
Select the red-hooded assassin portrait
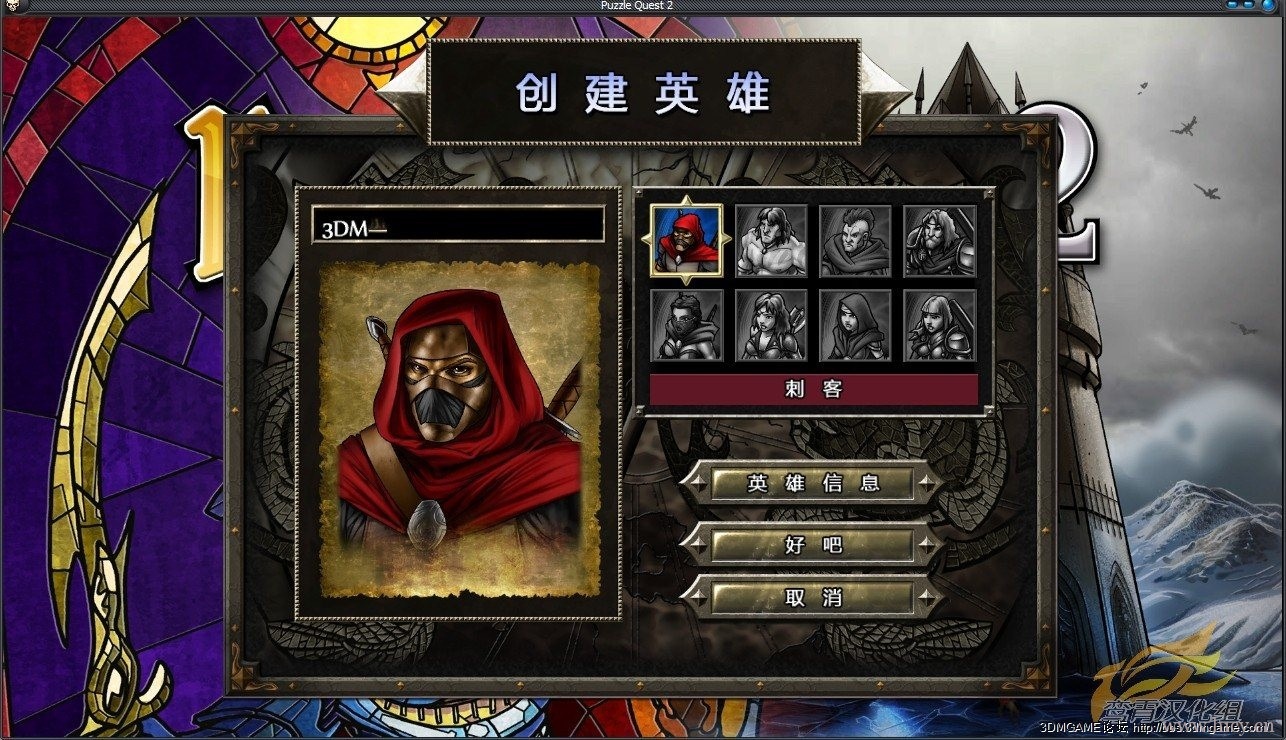[x=686, y=240]
